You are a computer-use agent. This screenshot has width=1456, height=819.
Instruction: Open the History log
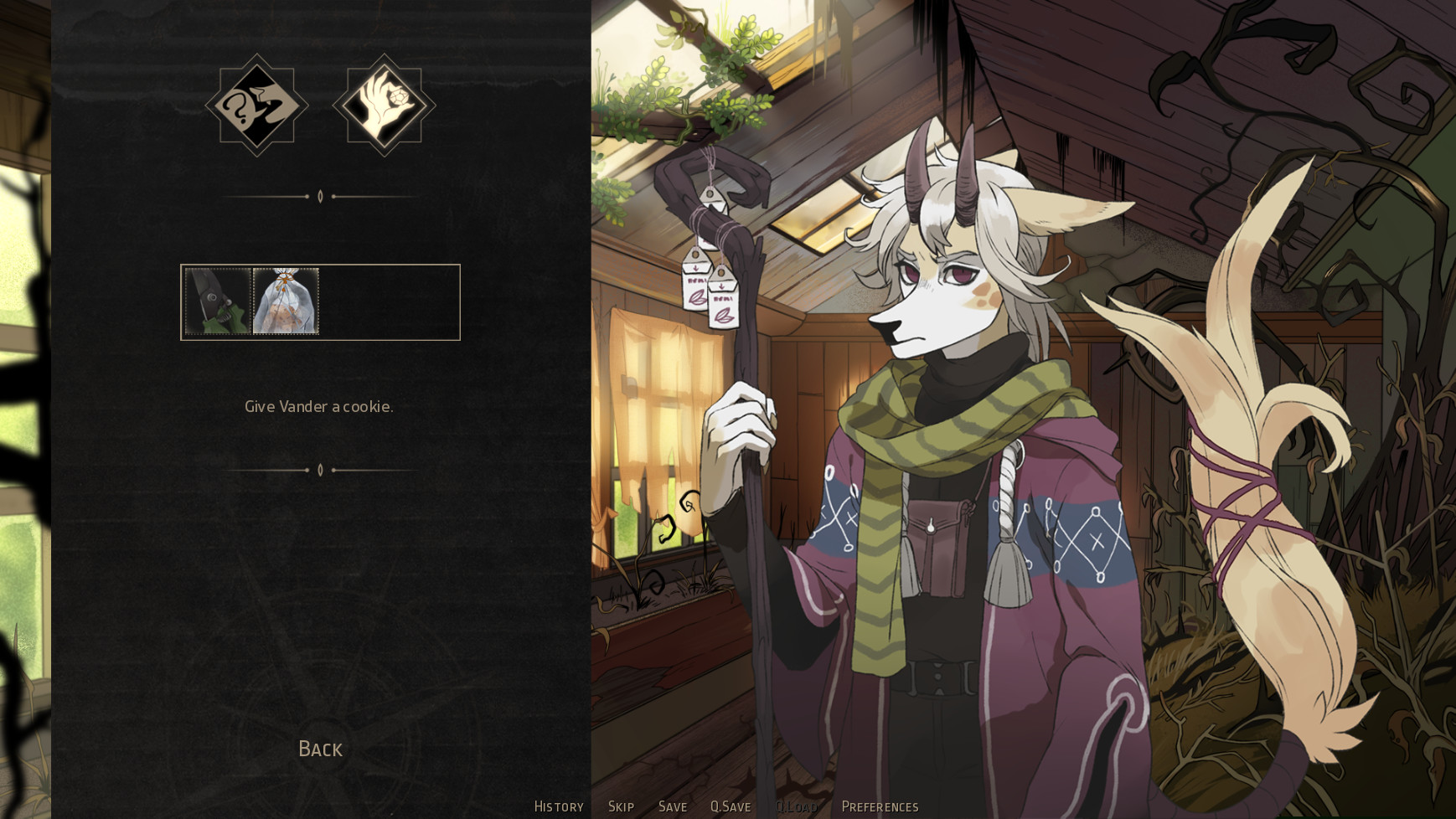[x=558, y=806]
